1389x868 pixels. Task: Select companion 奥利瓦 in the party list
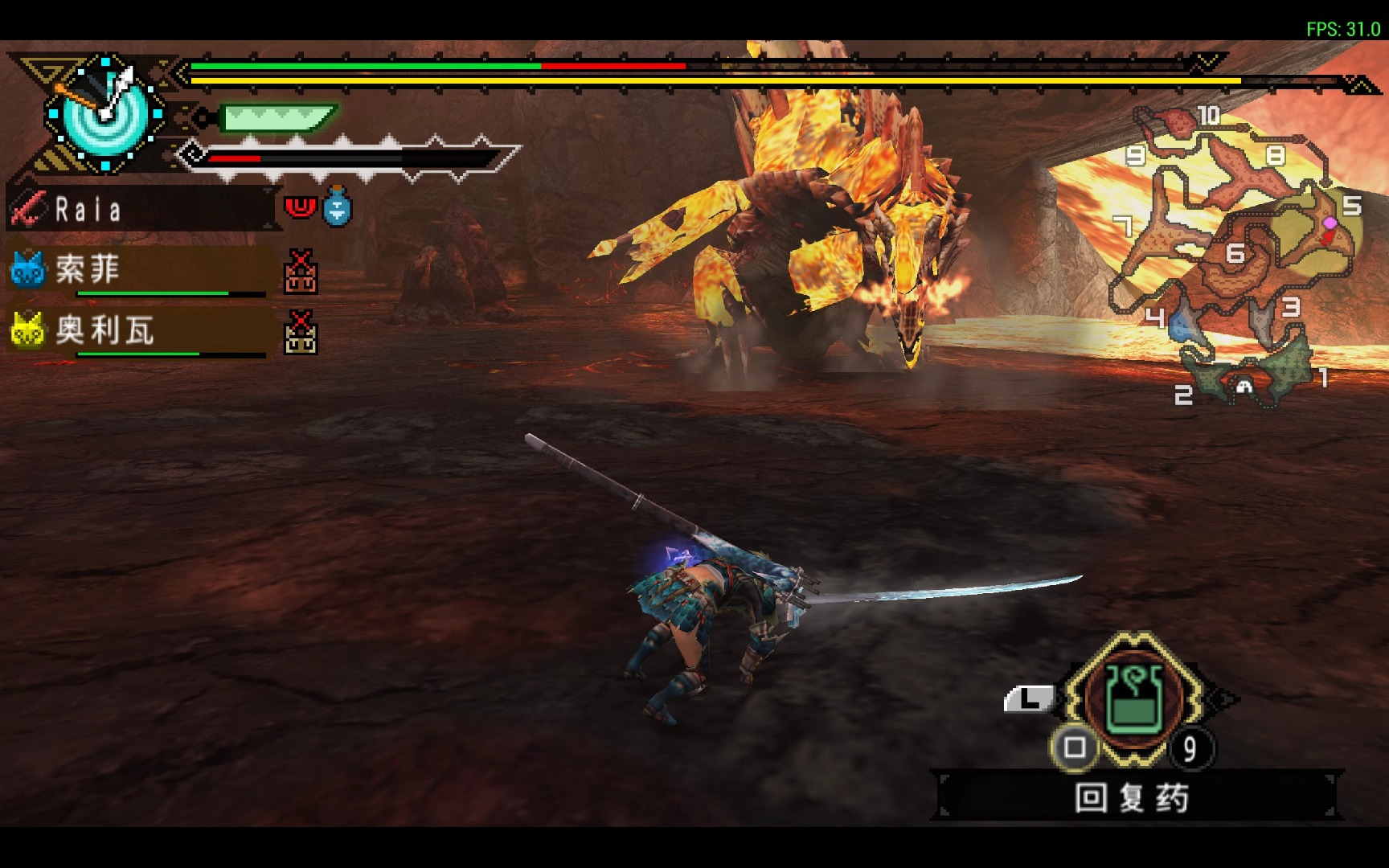coord(104,330)
